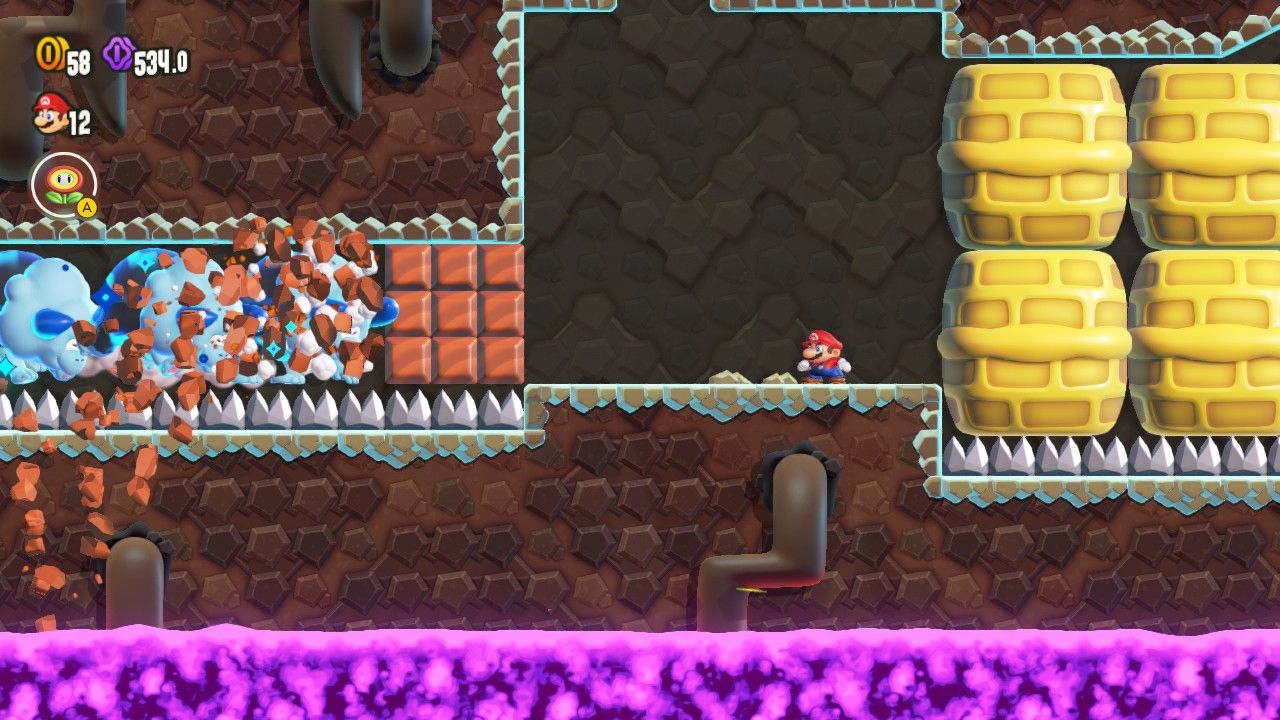Select the blue Bubble enemy on the left

pos(50,310)
